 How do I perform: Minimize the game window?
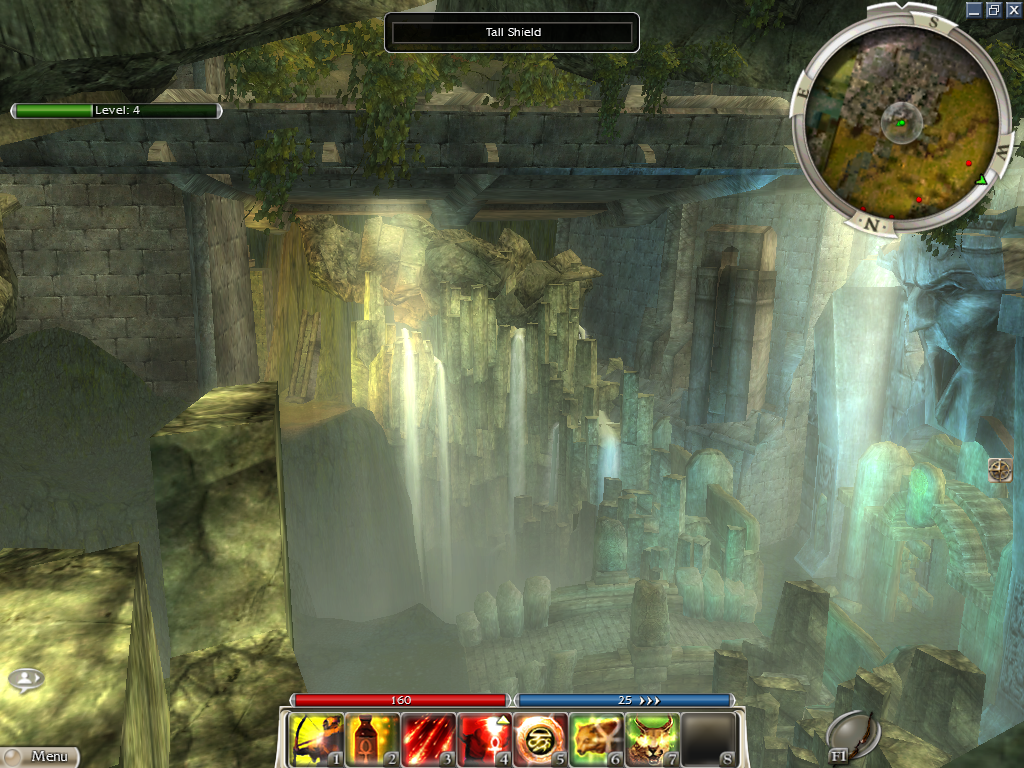975,9
